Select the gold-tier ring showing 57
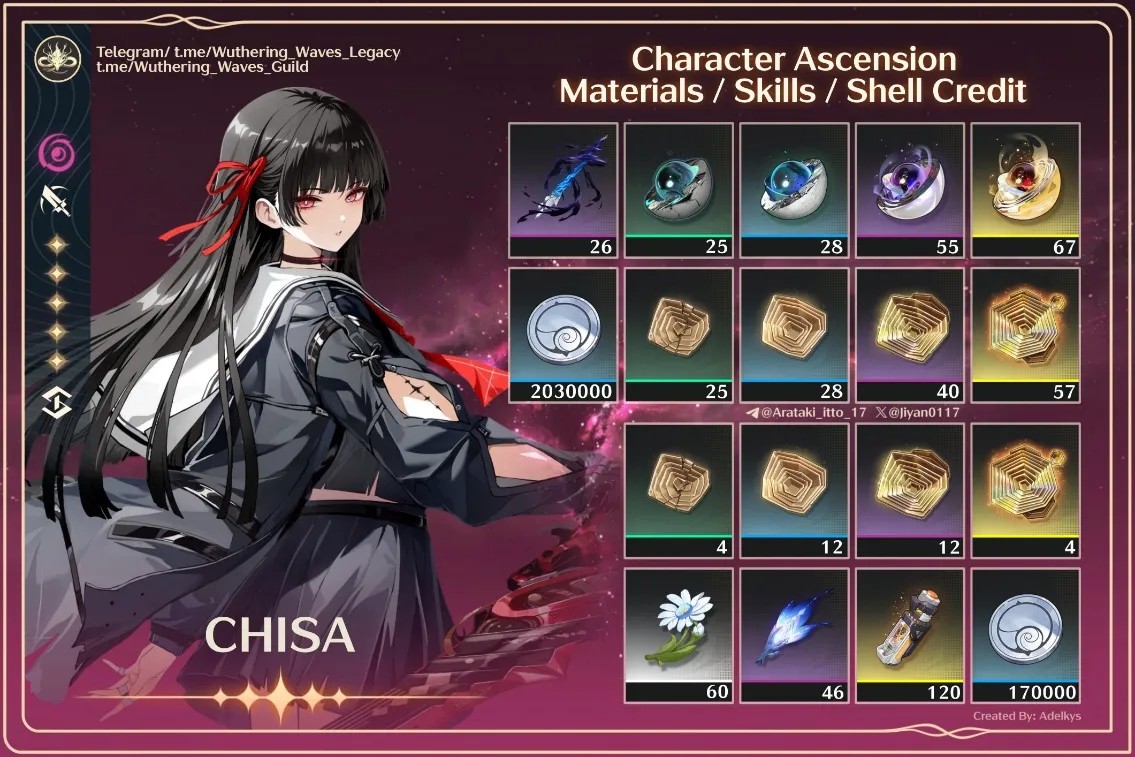 [1025, 334]
